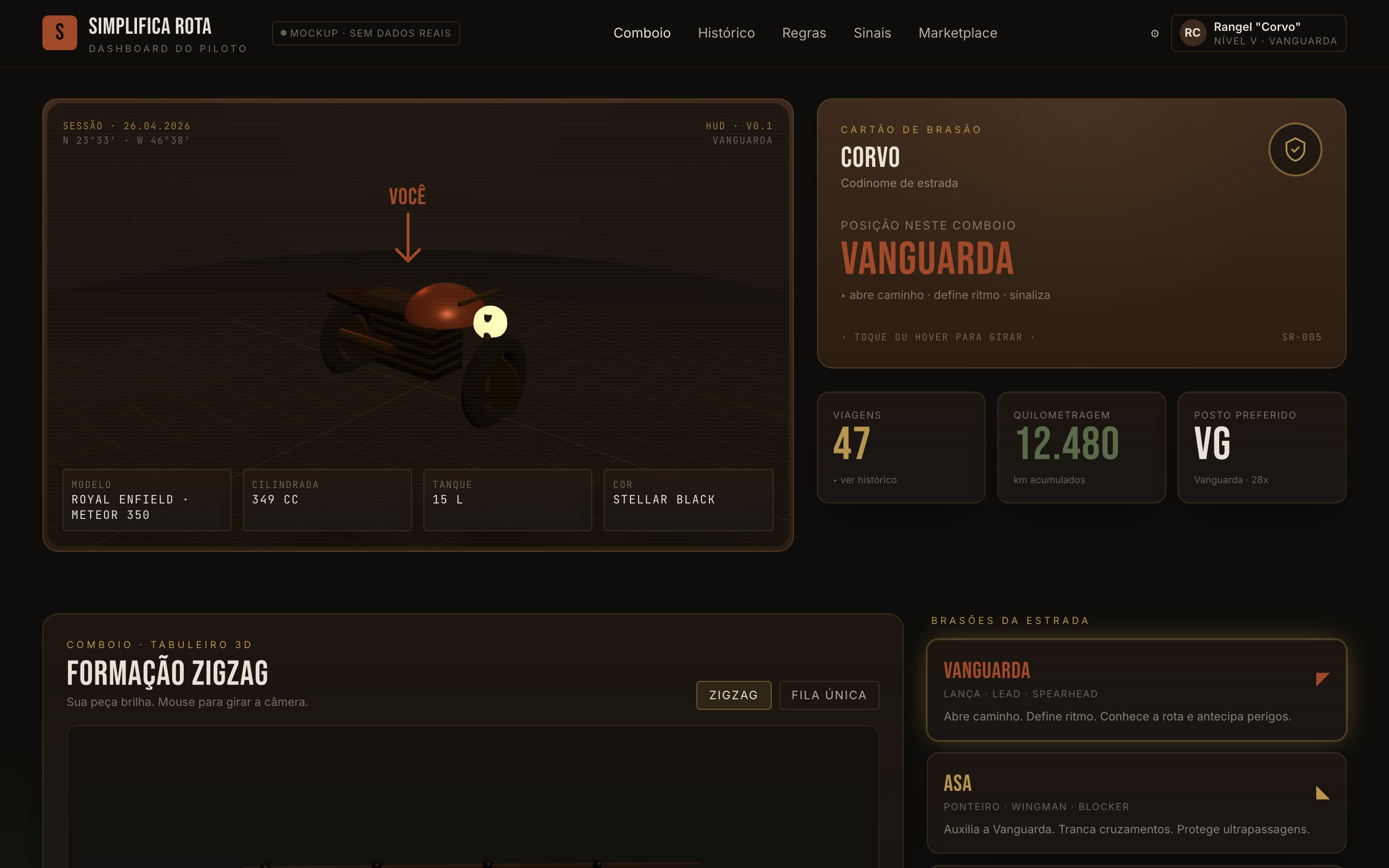Click the Simplifica Rota logo
This screenshot has height=868, width=1389.
(60, 33)
